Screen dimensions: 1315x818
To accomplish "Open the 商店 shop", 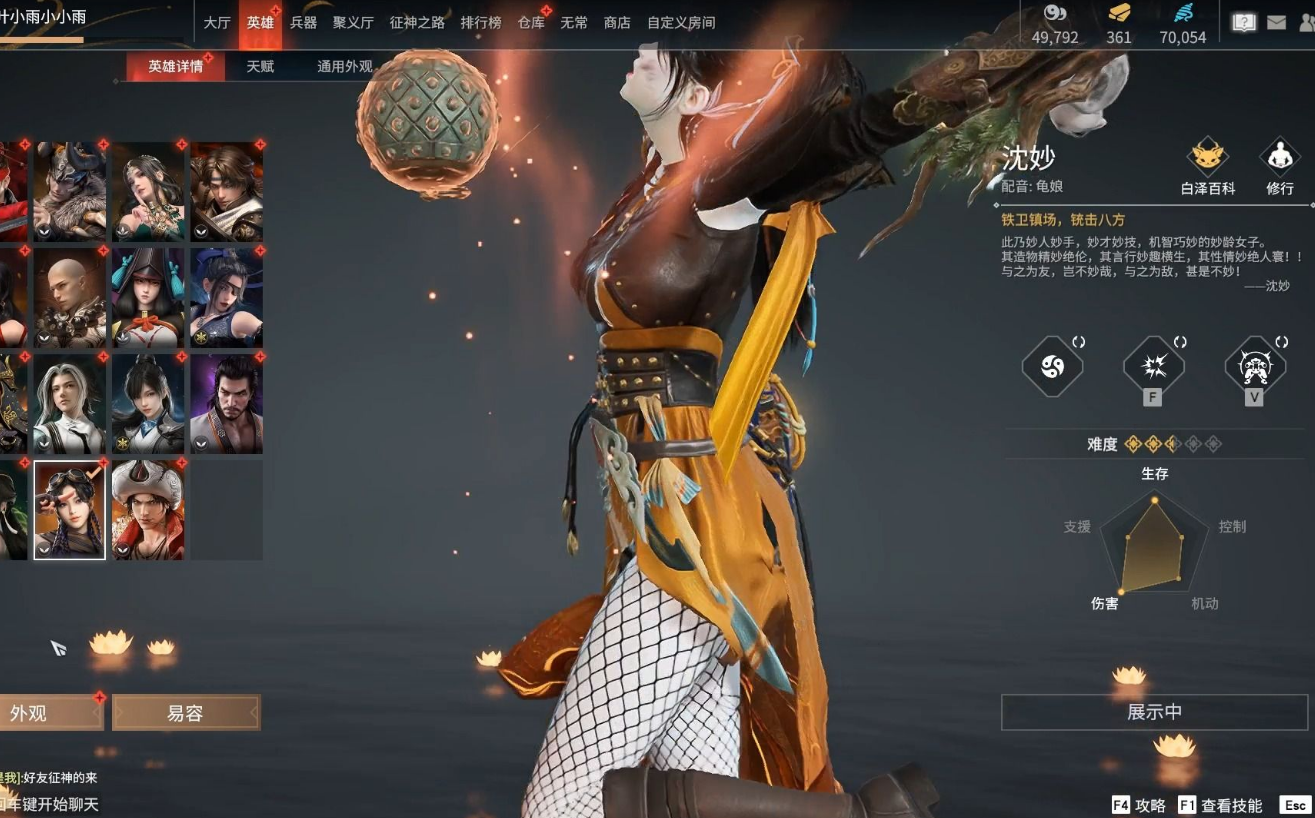I will (x=617, y=23).
